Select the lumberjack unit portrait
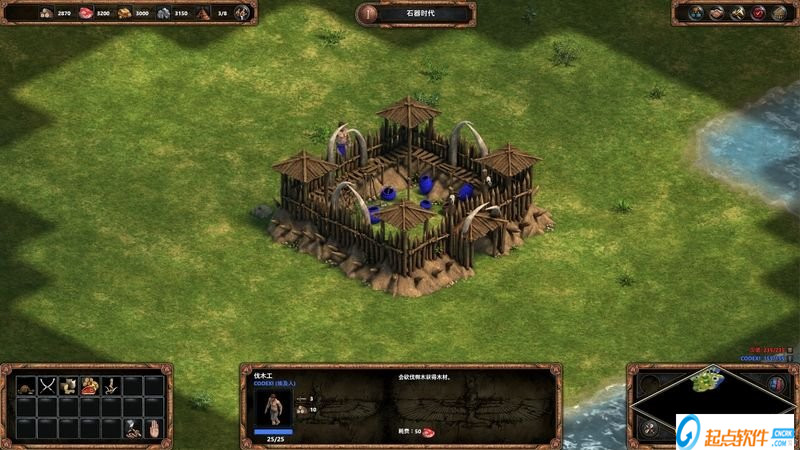 [273, 408]
